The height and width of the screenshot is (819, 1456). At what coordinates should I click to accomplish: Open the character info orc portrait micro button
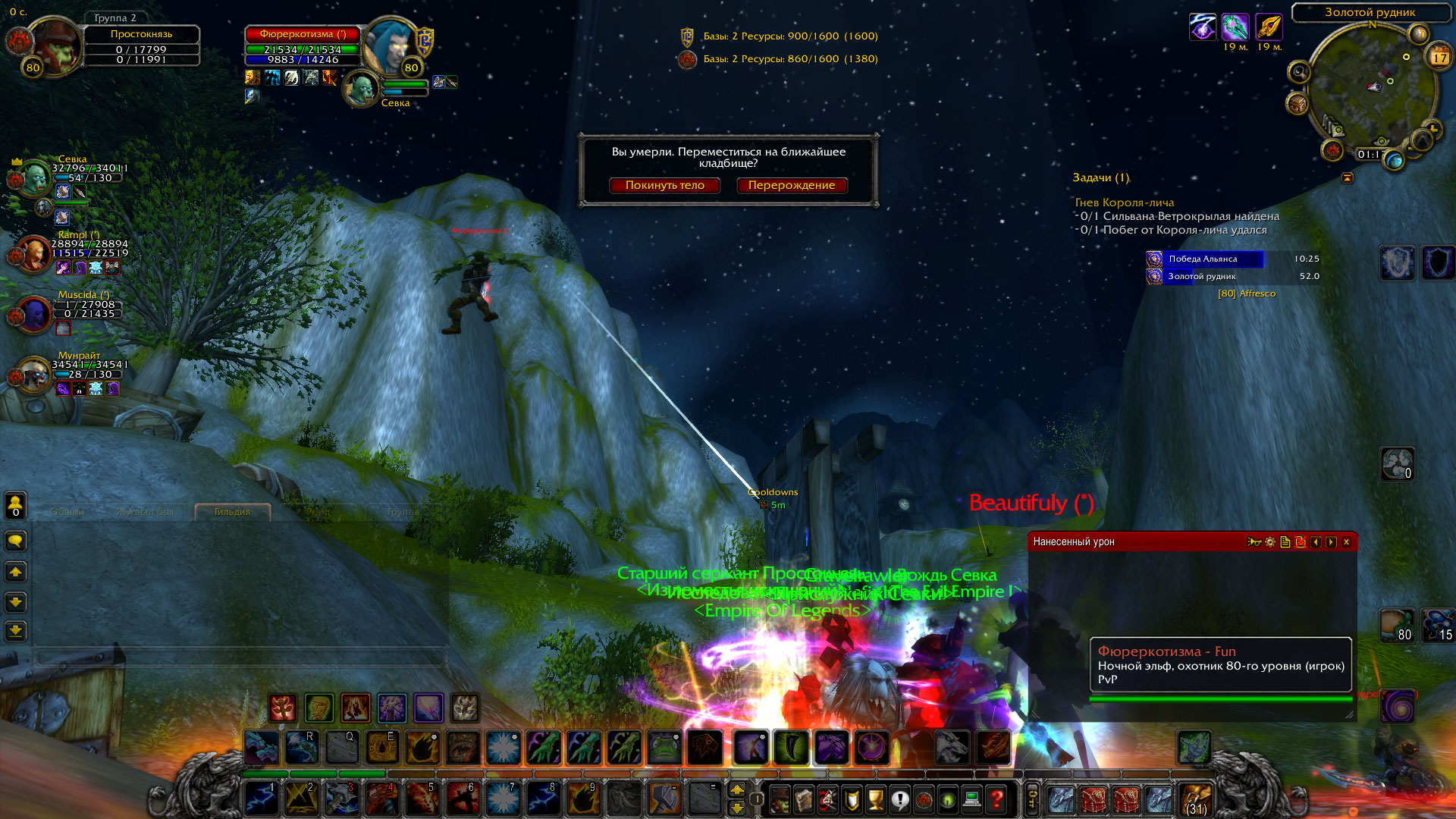click(x=779, y=799)
